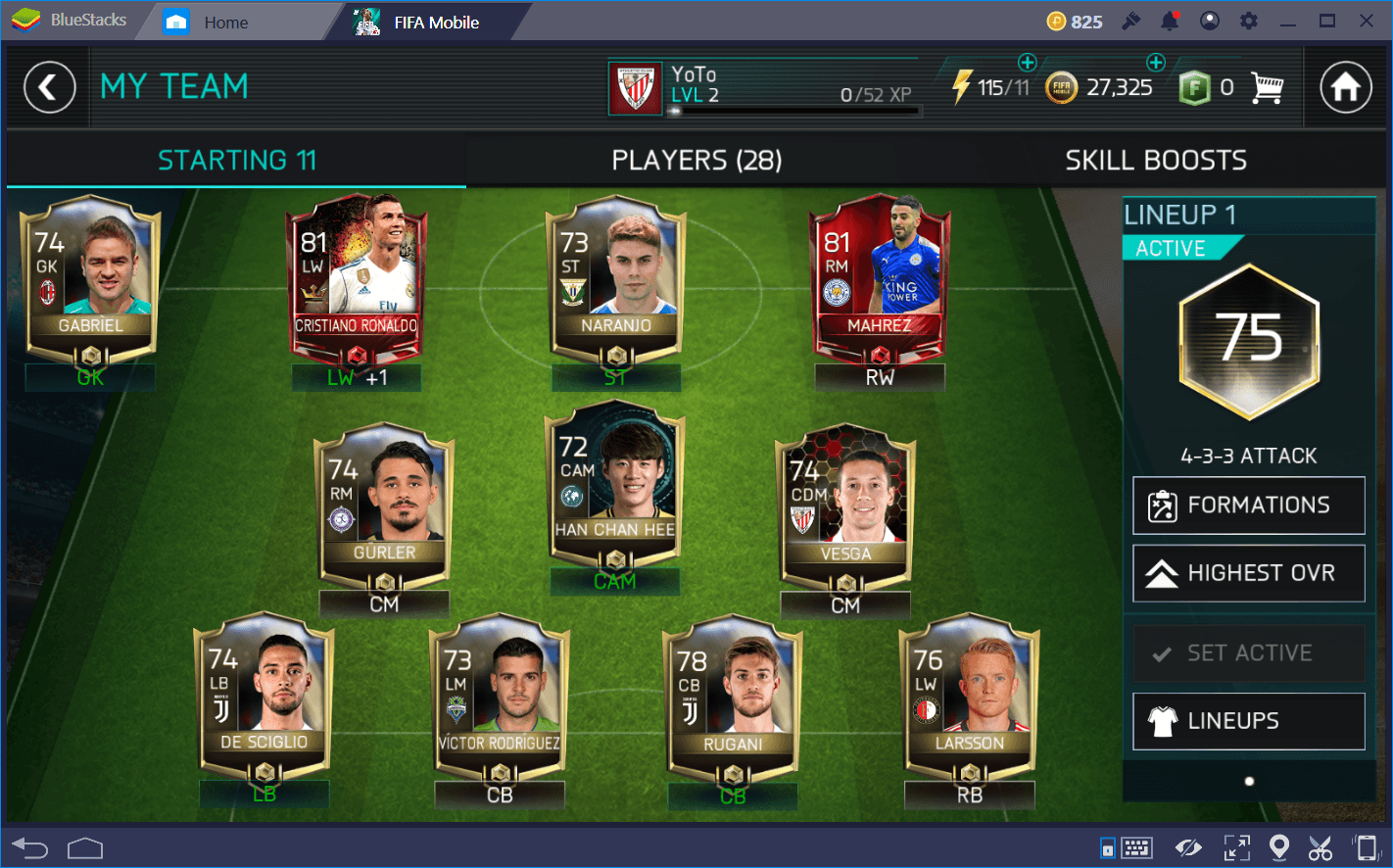Open the SKILL BOOSTS tab
Screen dimensions: 1393x868
[1154, 160]
